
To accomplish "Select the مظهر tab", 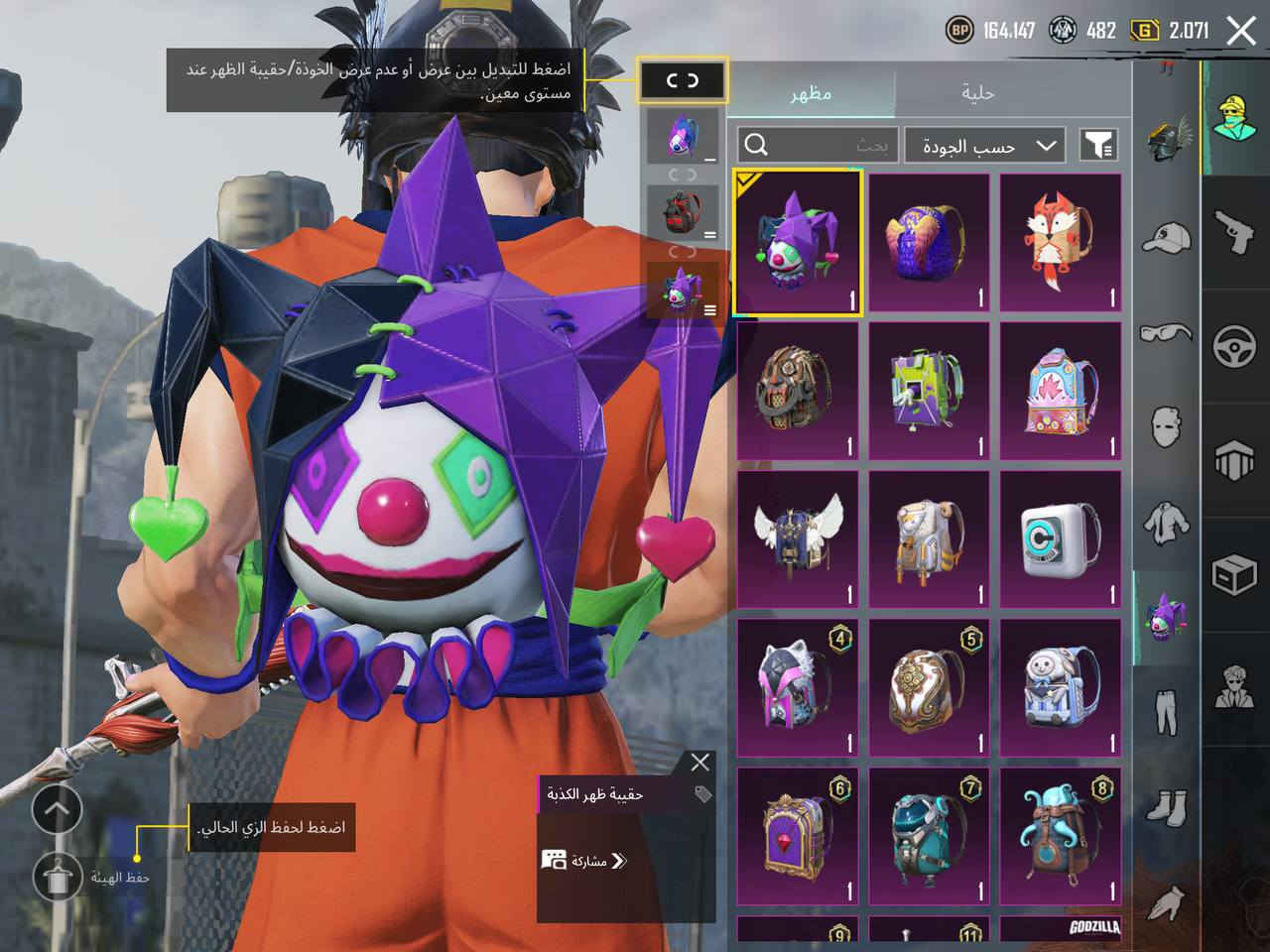I will (x=811, y=93).
